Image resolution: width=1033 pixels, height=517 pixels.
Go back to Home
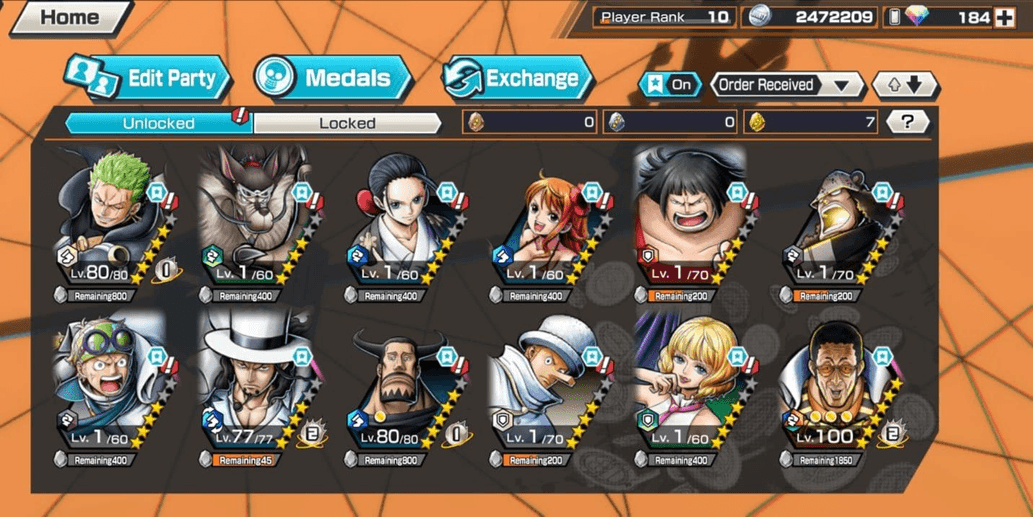tap(68, 18)
